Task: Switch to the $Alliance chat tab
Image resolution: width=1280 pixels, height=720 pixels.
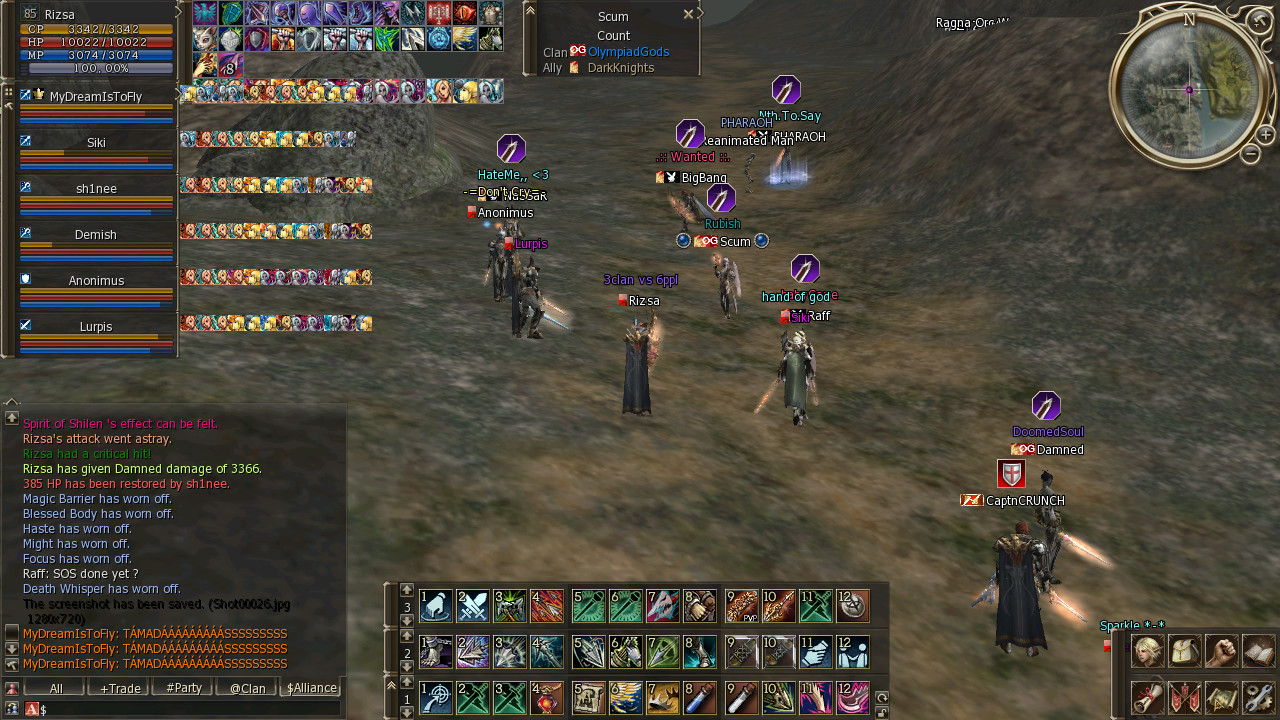Action: click(x=311, y=688)
